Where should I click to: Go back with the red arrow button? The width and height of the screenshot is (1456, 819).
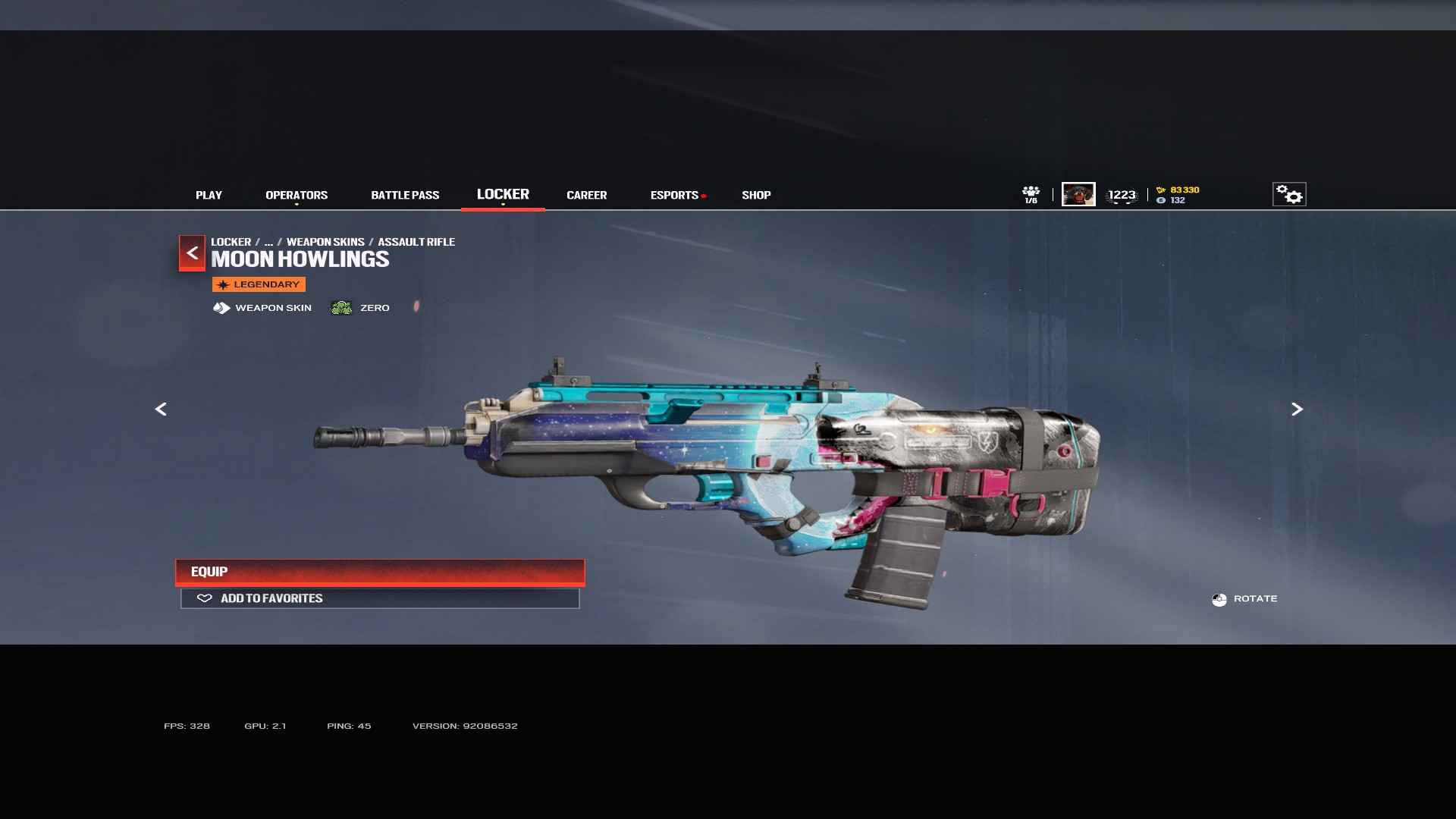coord(192,253)
